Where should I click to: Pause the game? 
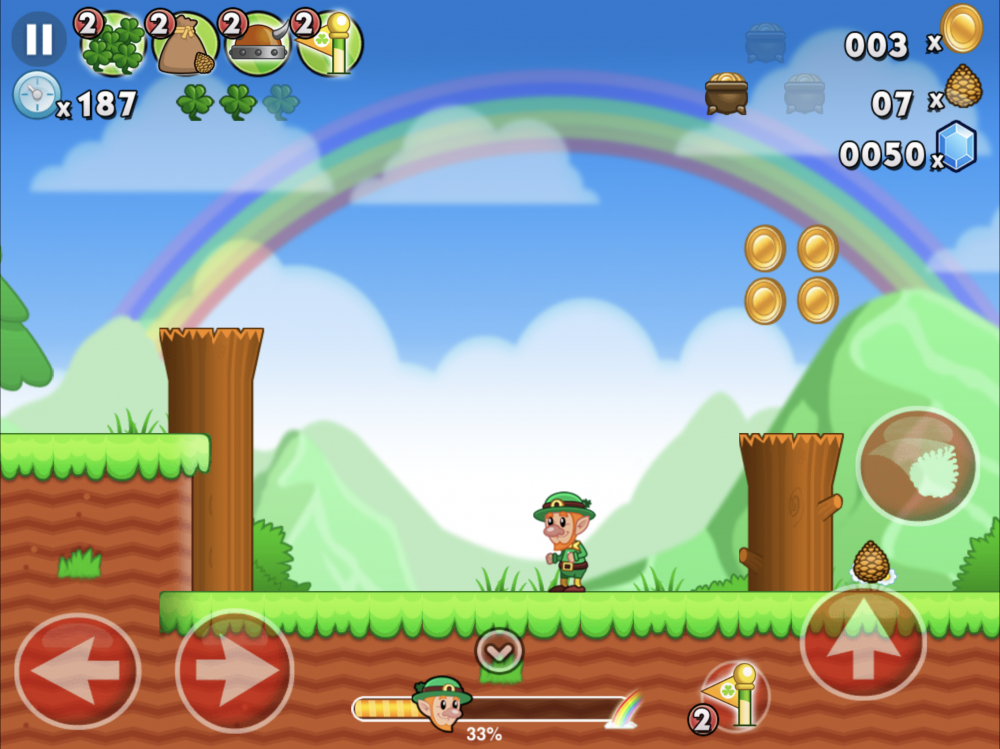pyautogui.click(x=39, y=39)
